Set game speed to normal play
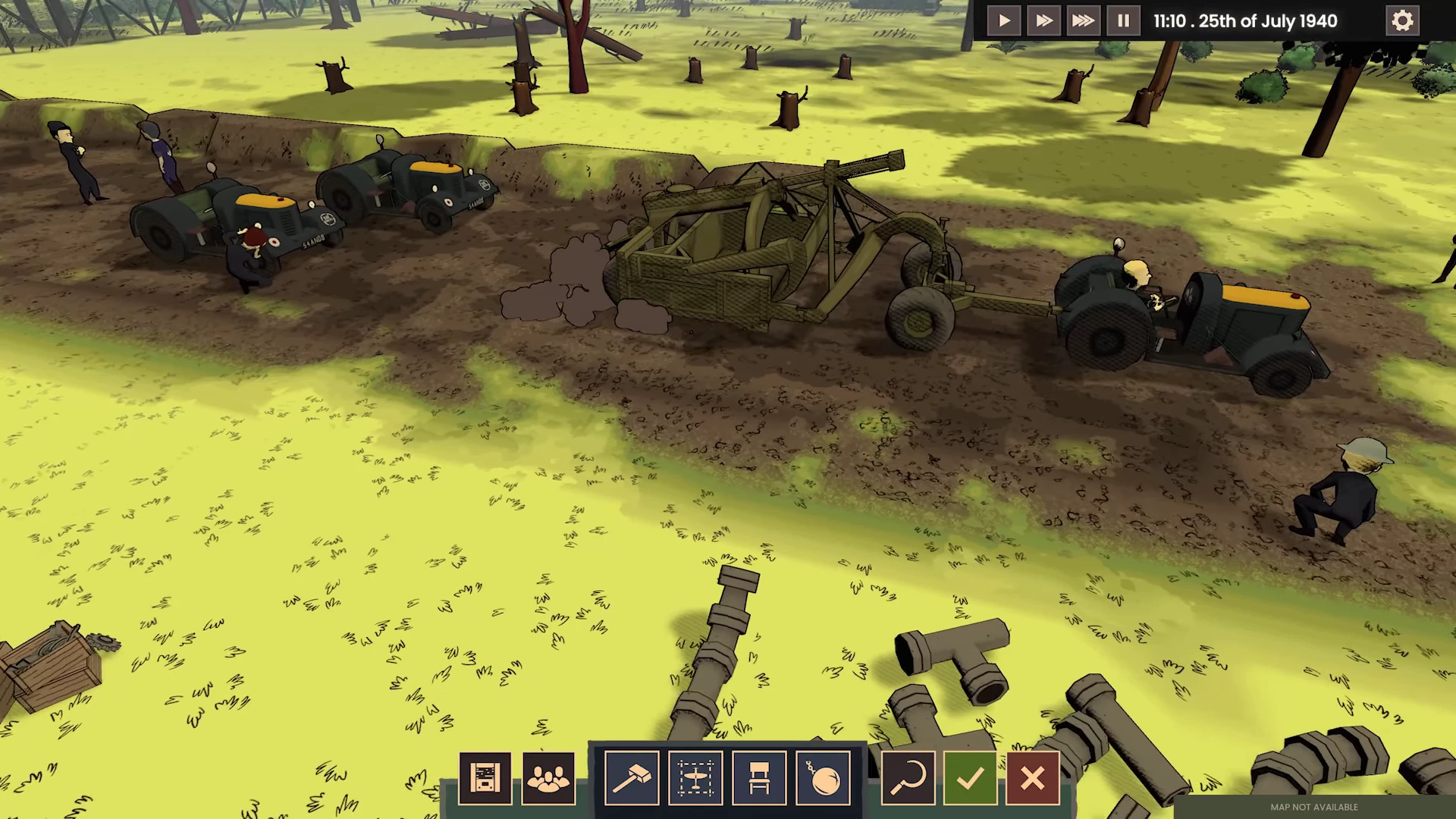The width and height of the screenshot is (1456, 819). click(1004, 20)
